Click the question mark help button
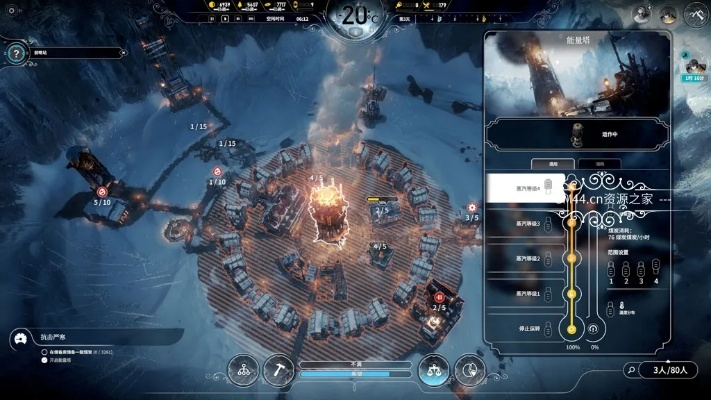This screenshot has width=711, height=400. pos(14,54)
